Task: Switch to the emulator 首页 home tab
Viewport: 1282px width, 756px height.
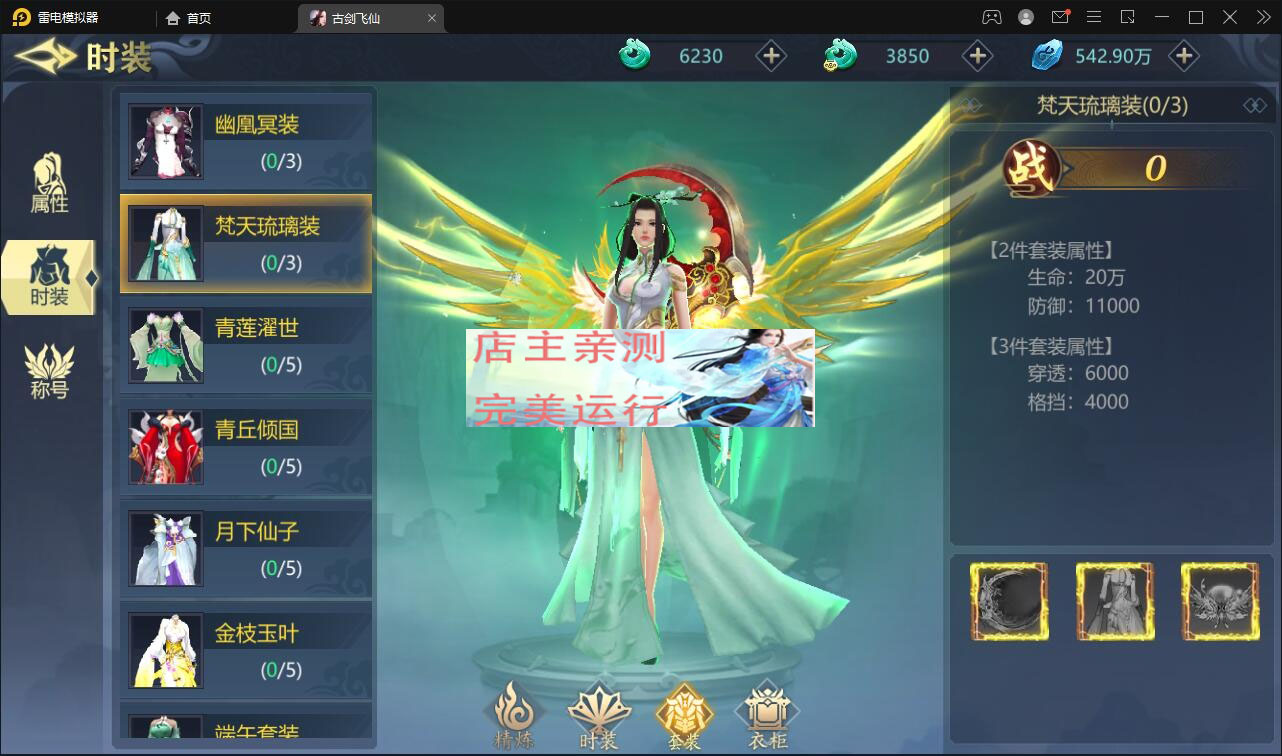Action: 190,18
